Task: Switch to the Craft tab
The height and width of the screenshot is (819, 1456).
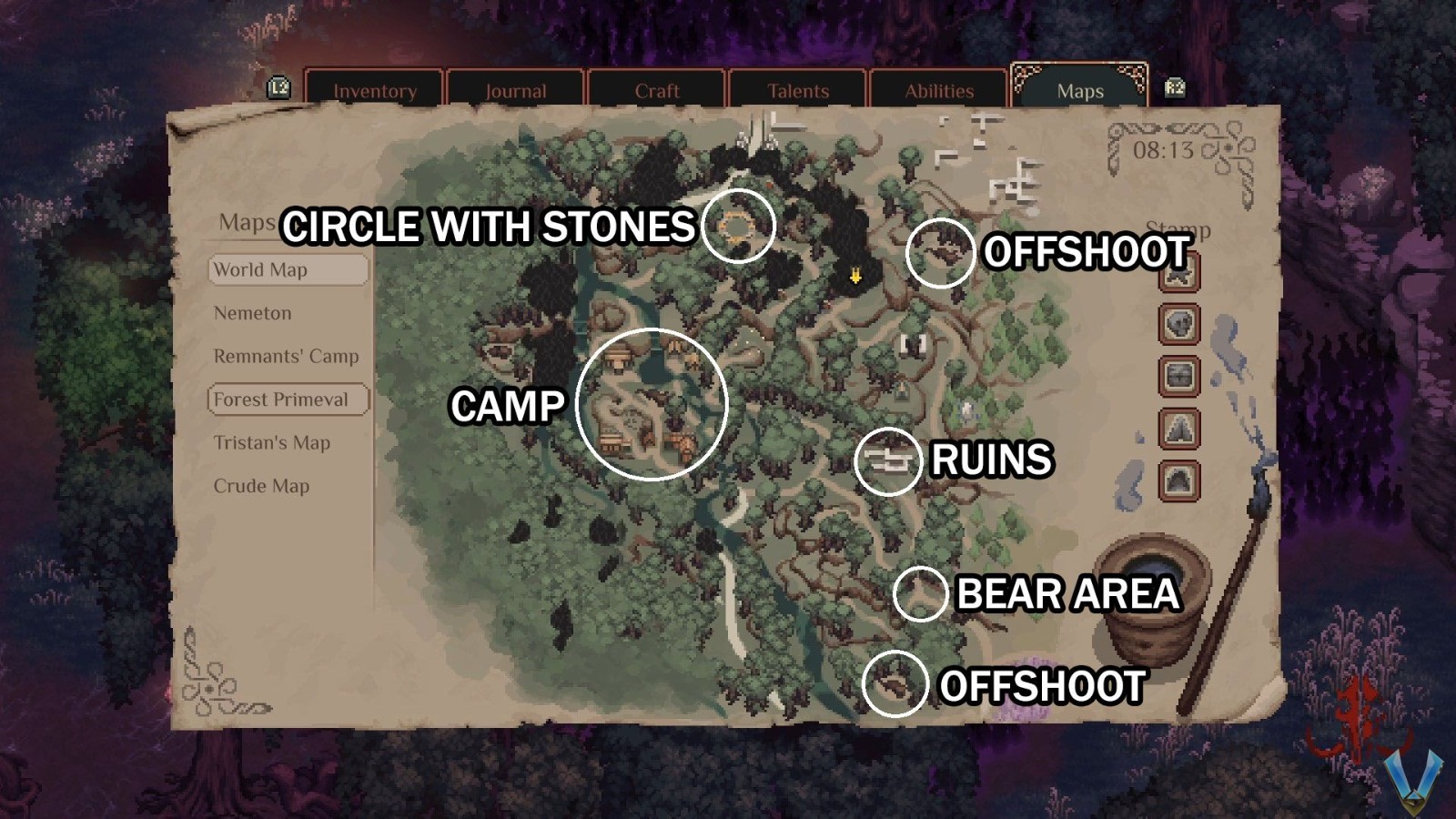Action: [657, 90]
